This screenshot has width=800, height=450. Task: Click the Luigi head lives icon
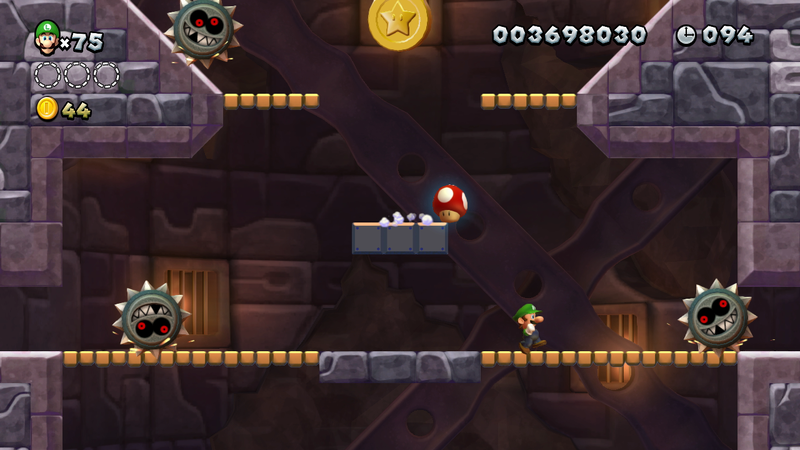tap(46, 37)
